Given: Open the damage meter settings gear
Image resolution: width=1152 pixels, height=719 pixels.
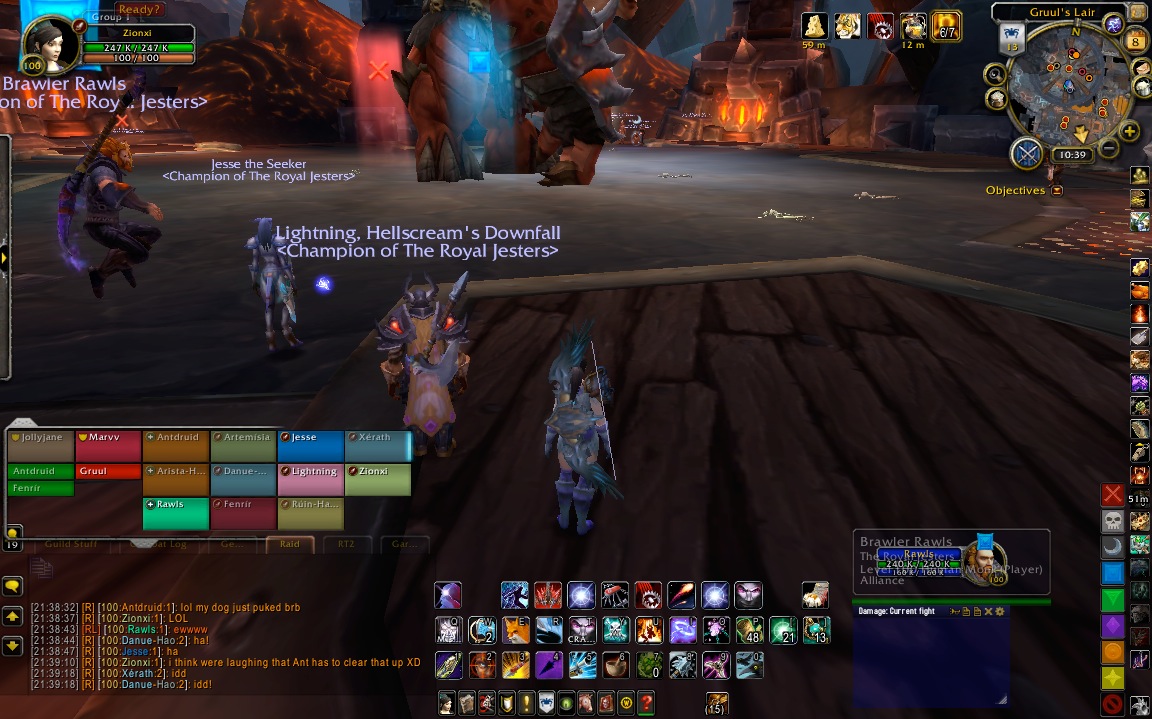Looking at the screenshot, I should (x=999, y=611).
